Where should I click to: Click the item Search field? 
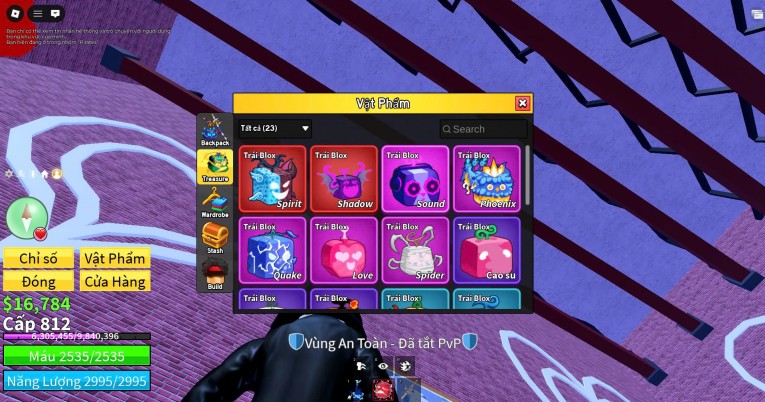point(484,129)
